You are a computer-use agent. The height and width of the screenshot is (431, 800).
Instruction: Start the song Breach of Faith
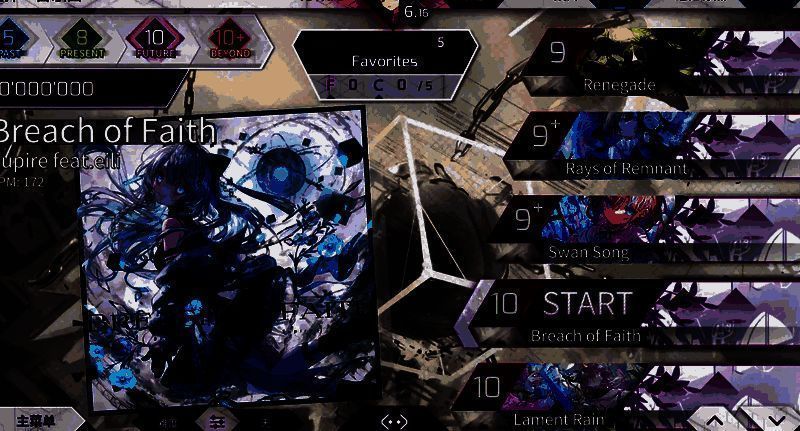pos(586,311)
